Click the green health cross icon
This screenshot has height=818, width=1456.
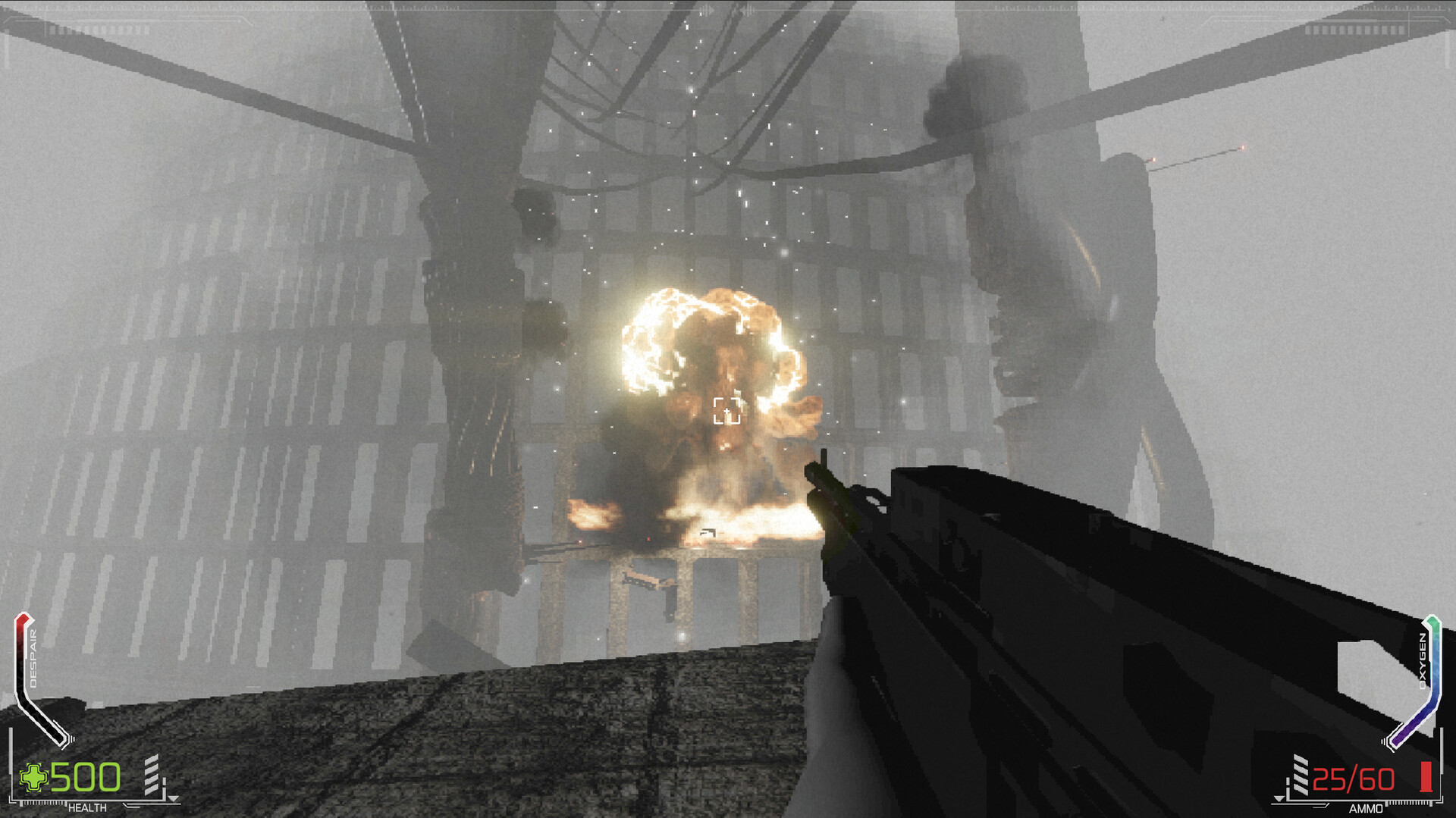(33, 776)
